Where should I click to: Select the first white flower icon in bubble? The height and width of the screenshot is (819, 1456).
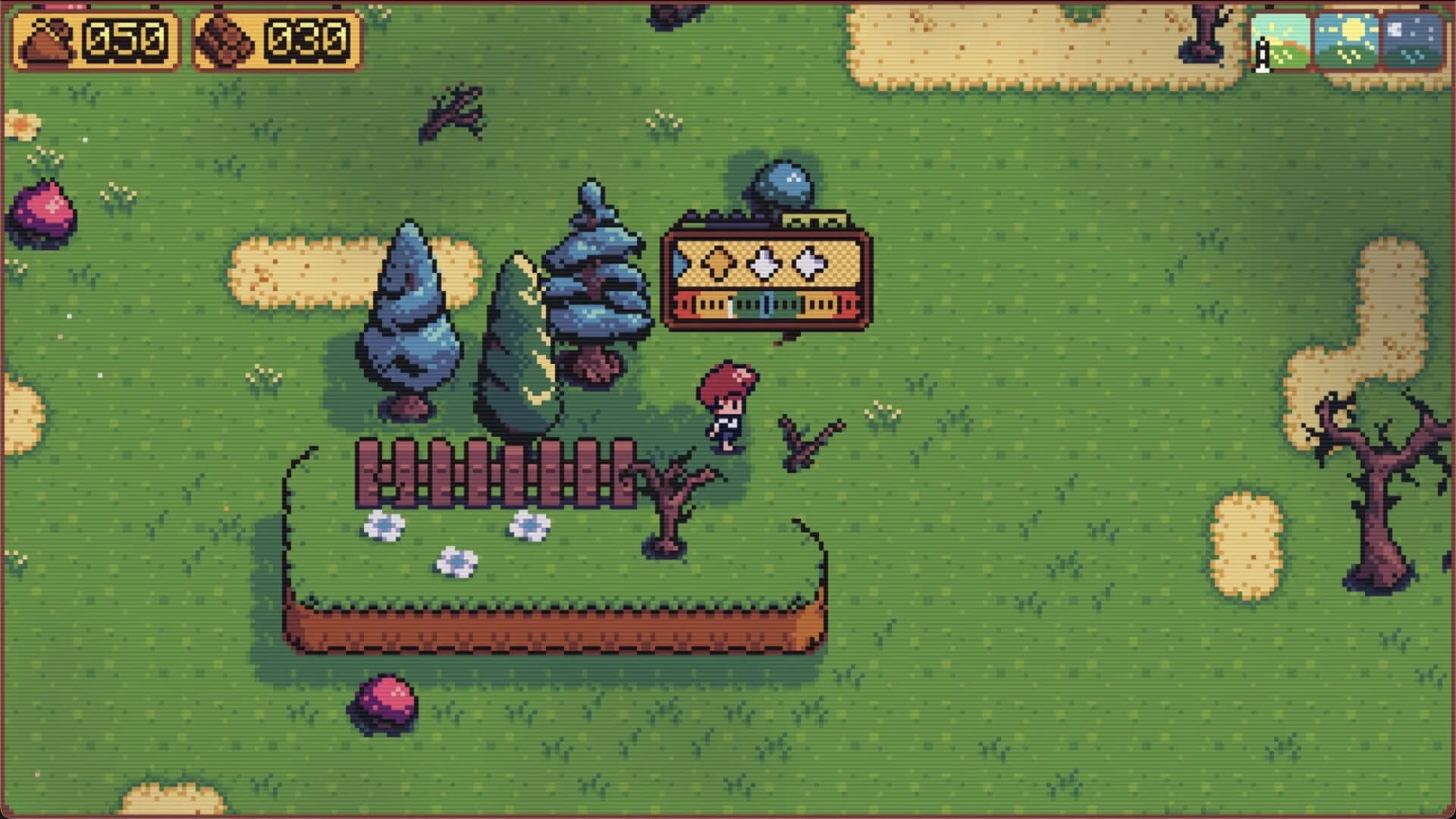click(x=764, y=262)
